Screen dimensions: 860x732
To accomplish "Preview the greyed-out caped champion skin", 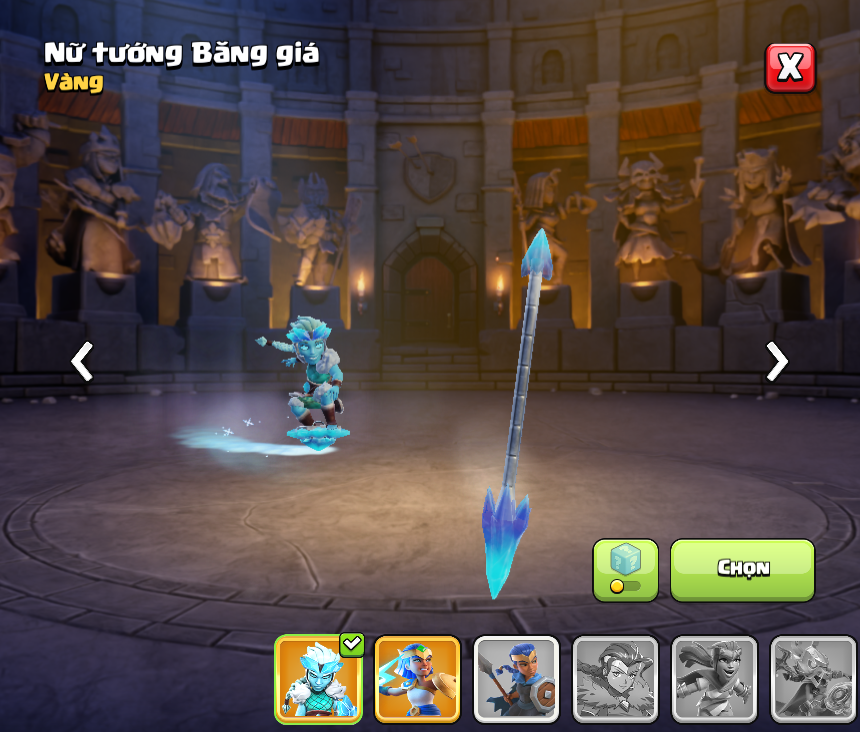I will [714, 679].
